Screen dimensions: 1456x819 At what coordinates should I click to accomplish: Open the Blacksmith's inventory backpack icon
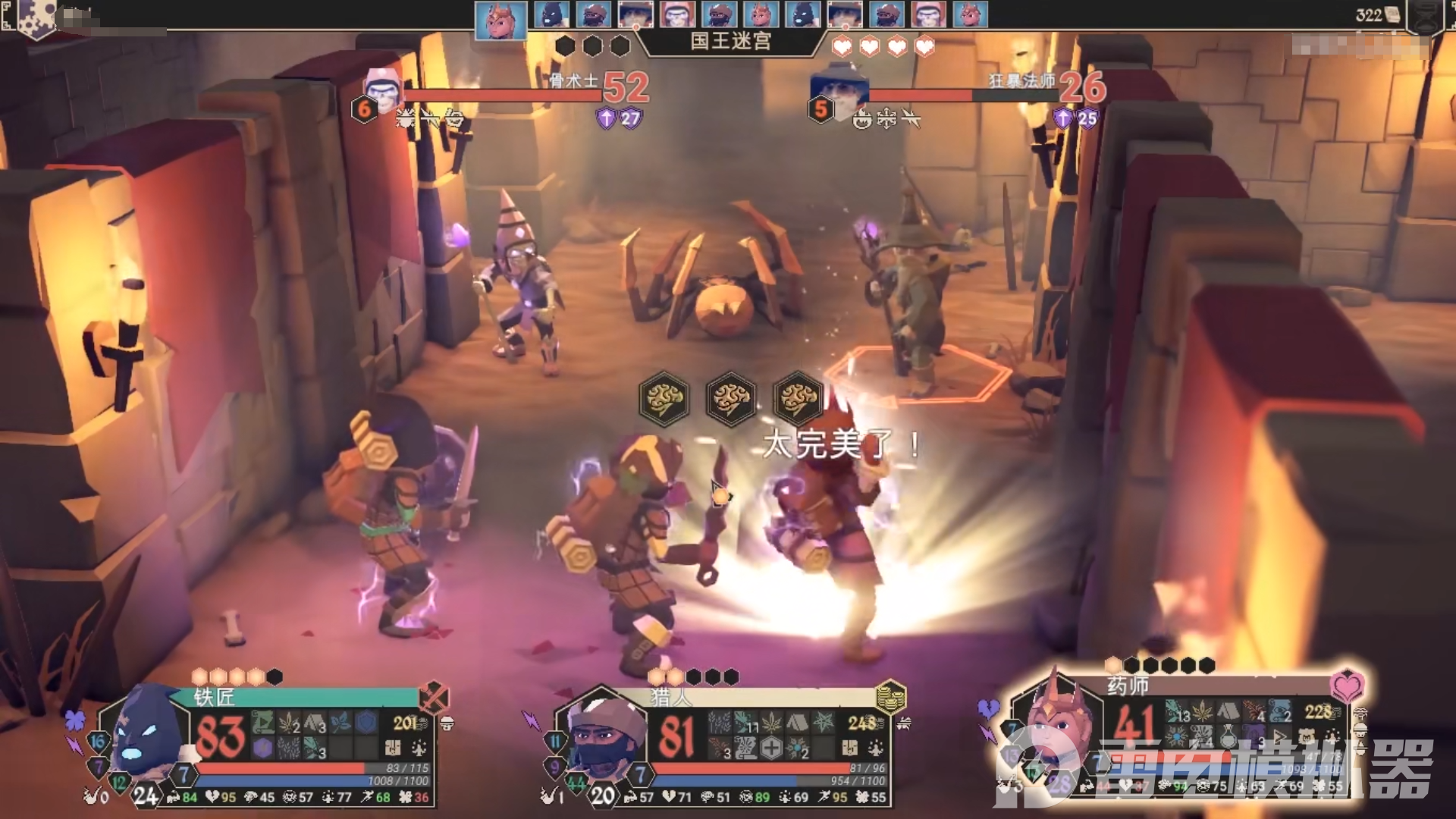393,748
